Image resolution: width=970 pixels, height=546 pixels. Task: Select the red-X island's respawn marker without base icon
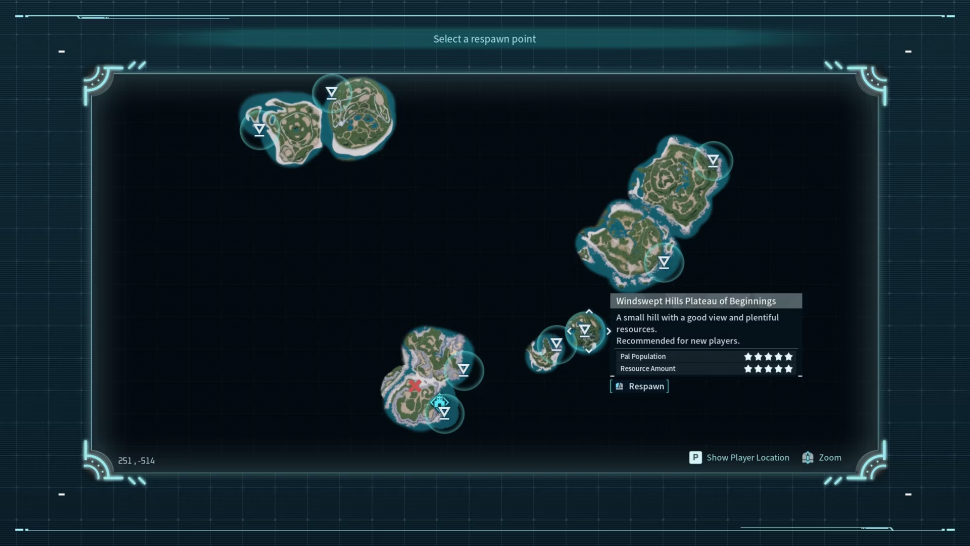pyautogui.click(x=463, y=370)
